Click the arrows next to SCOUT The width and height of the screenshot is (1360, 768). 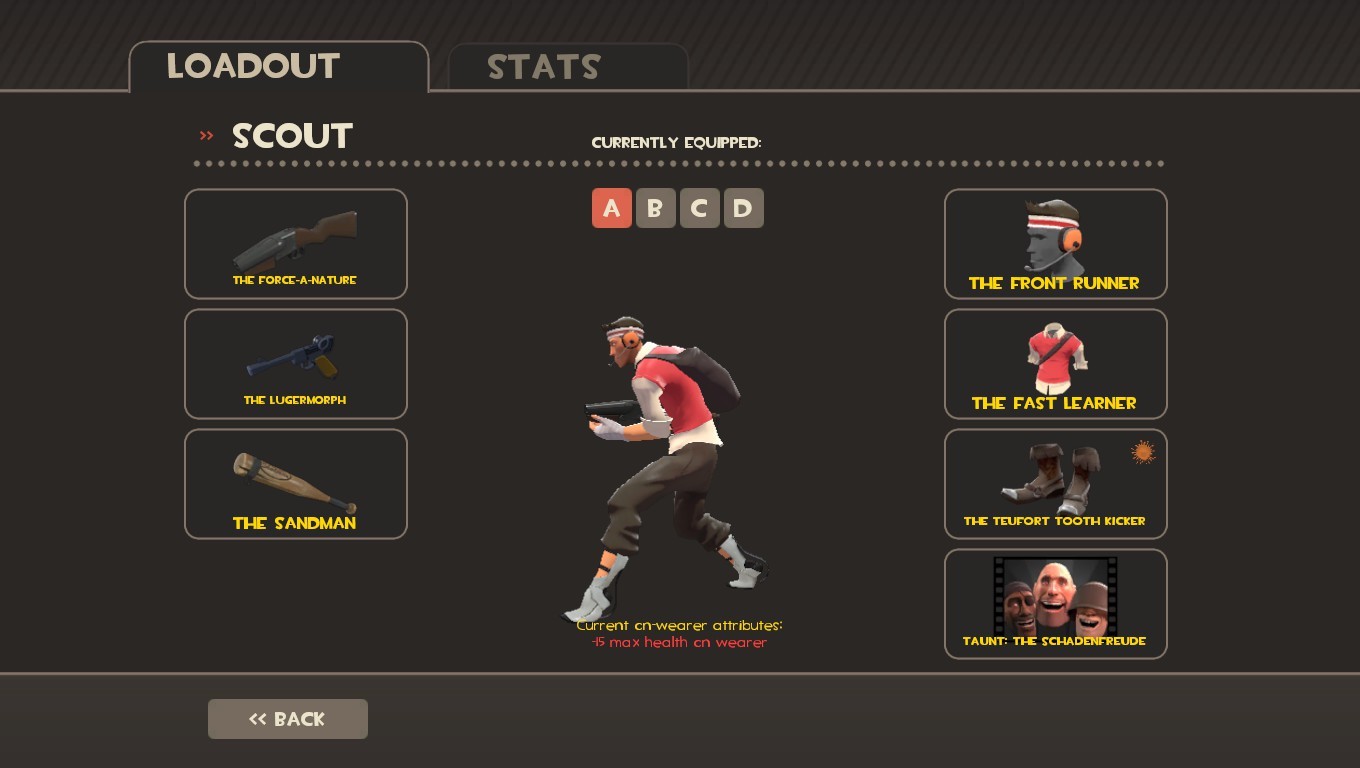(206, 136)
